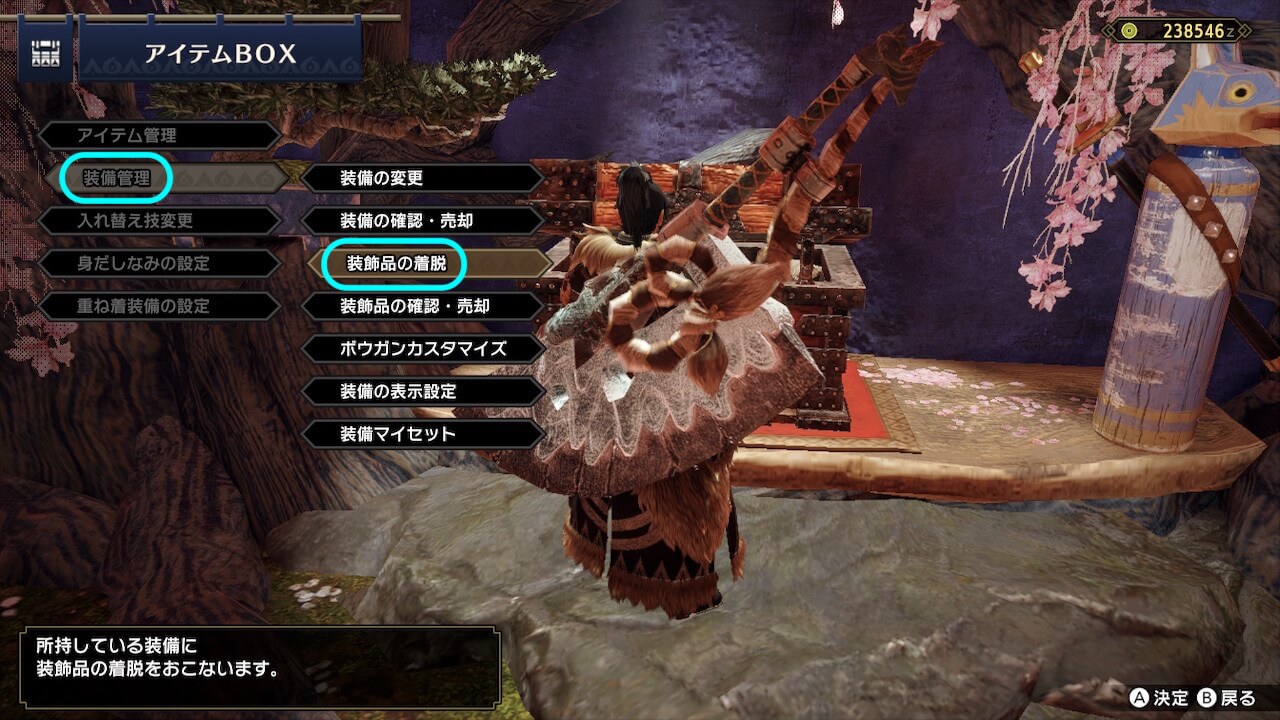Open 装備の確認・売却 submenu option
1280x720 pixels.
coord(406,221)
